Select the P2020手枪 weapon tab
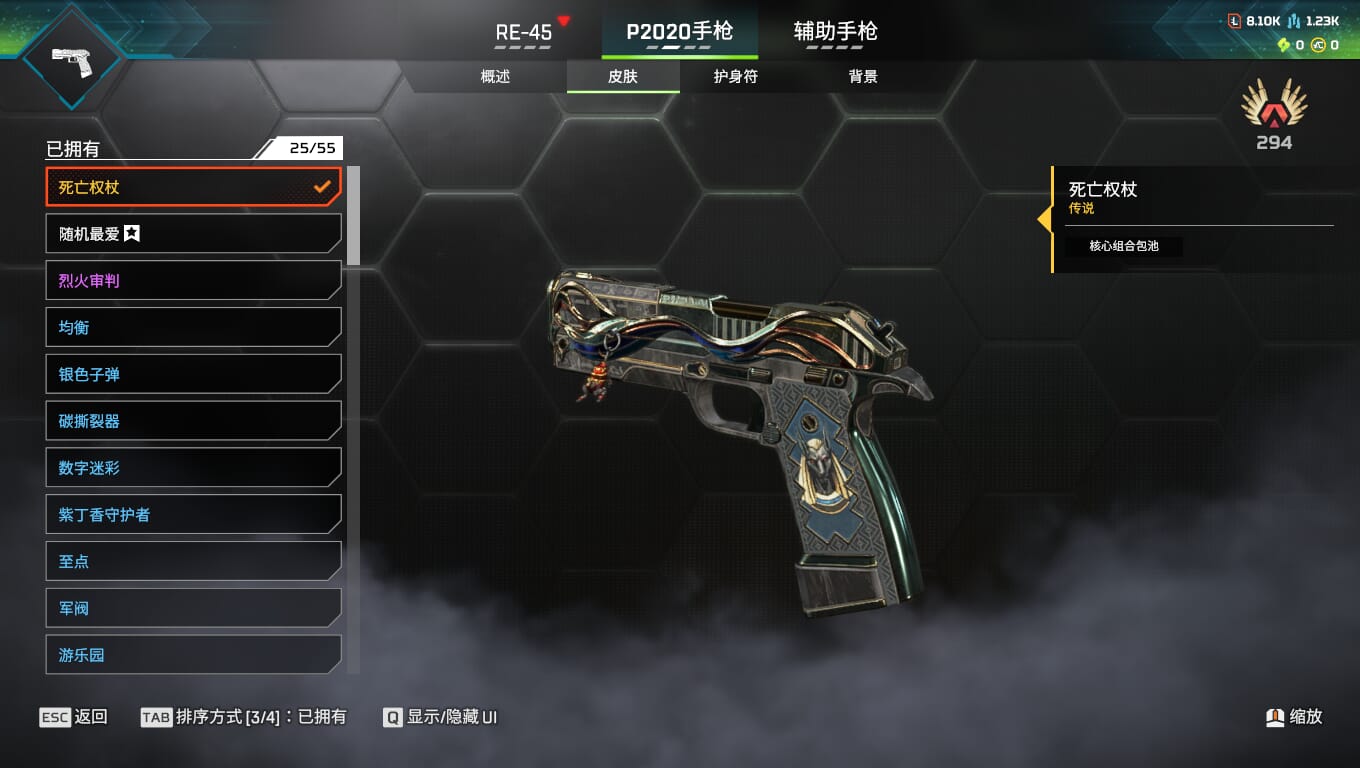This screenshot has height=768, width=1360. pos(679,33)
